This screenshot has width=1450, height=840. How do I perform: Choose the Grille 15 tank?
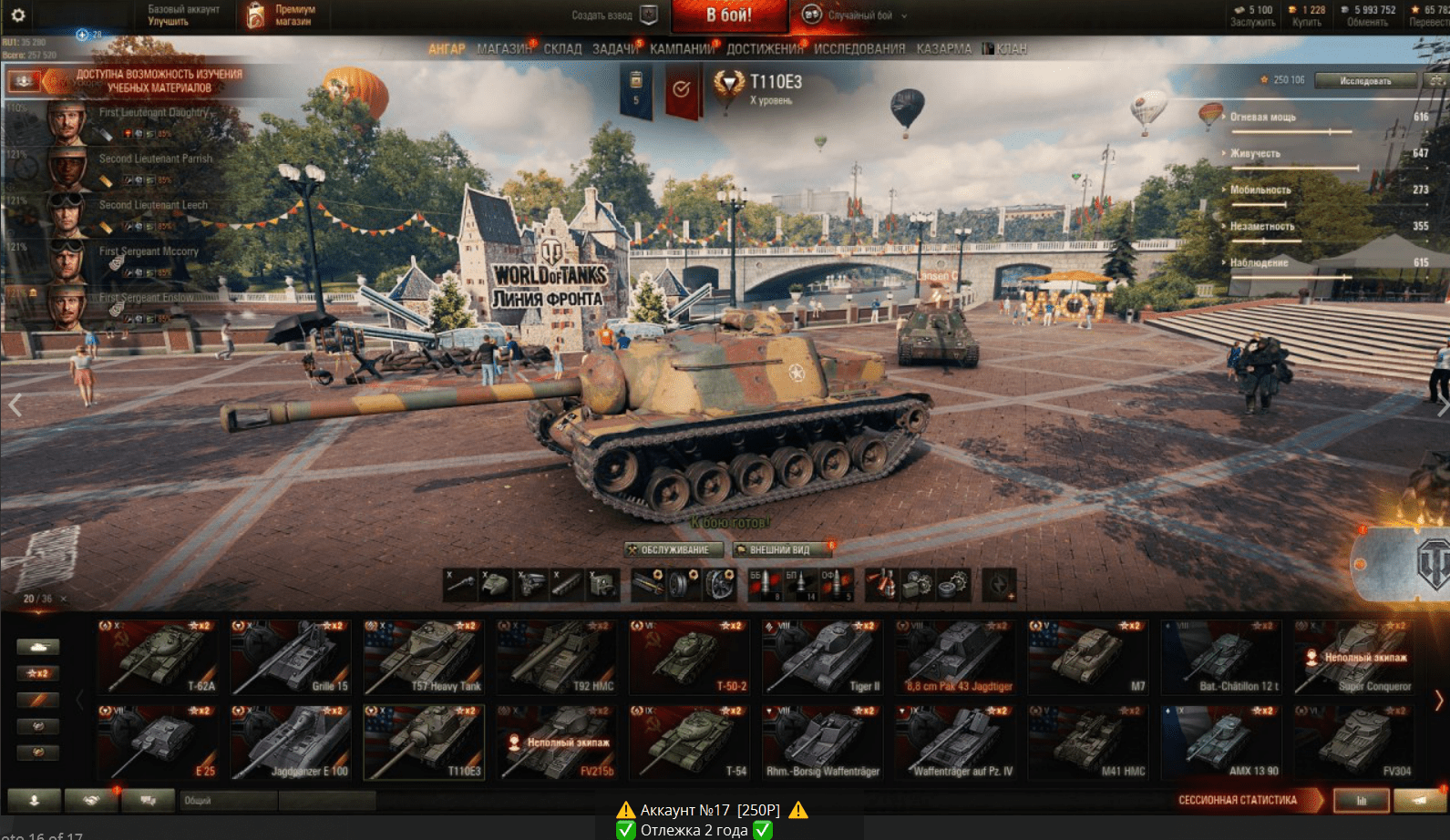[x=291, y=657]
